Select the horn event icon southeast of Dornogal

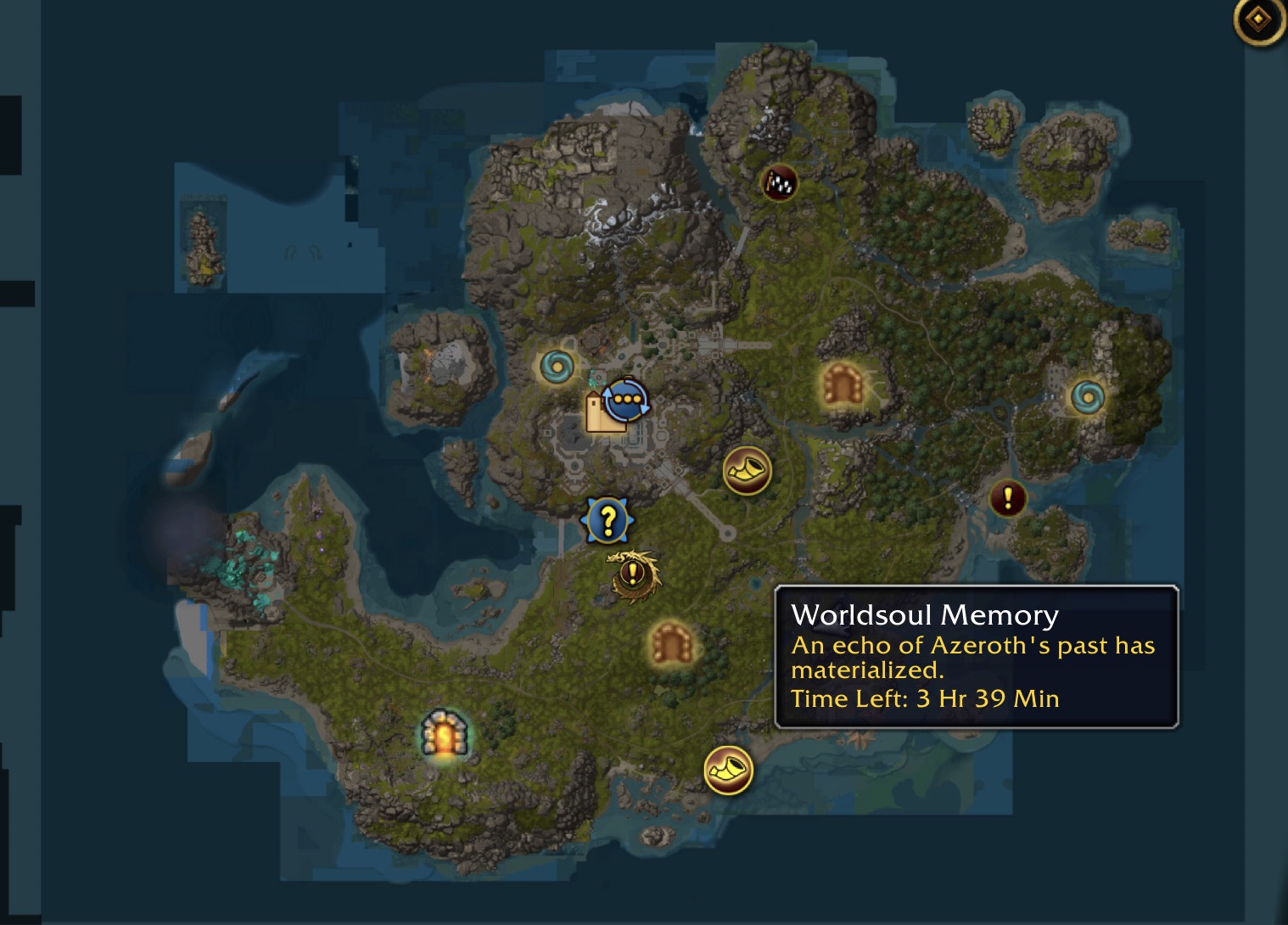coord(747,470)
